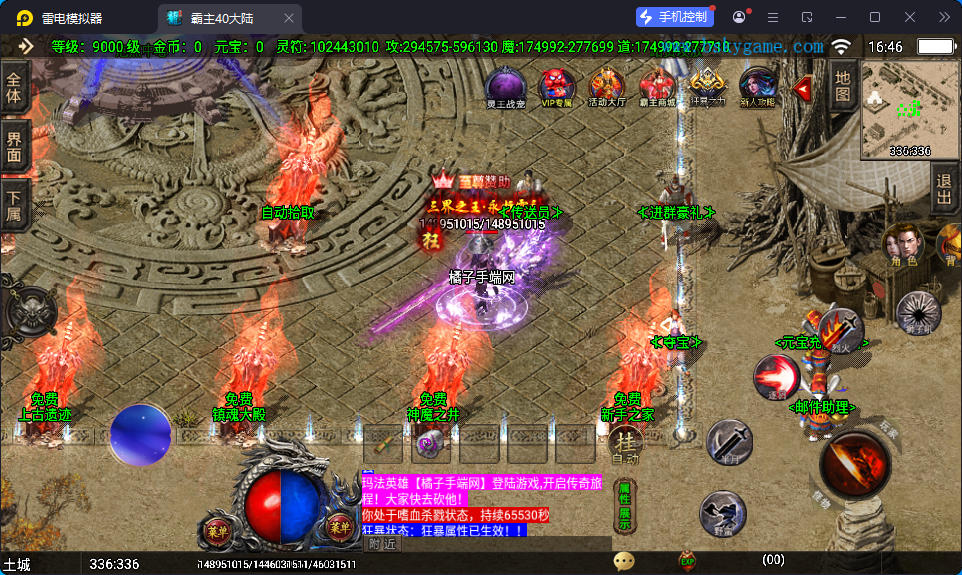Open the 角色 character portrait icon
This screenshot has width=962, height=575.
coord(904,246)
